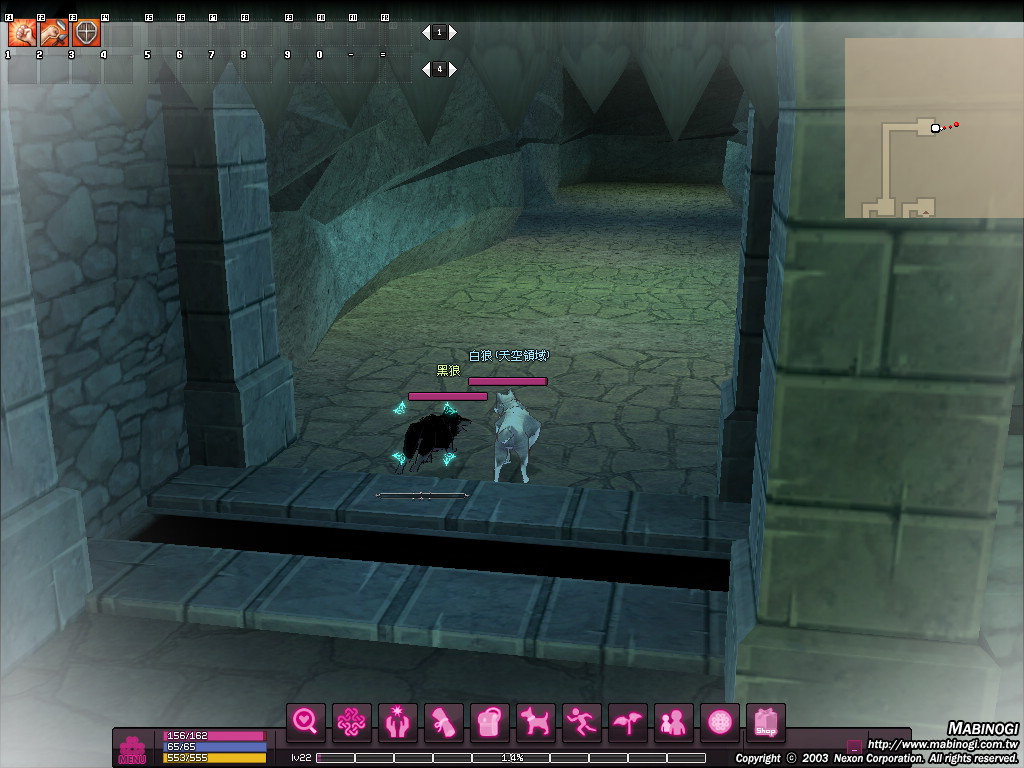This screenshot has width=1024, height=768.
Task: Select the round dotted globe icon
Action: tap(720, 721)
